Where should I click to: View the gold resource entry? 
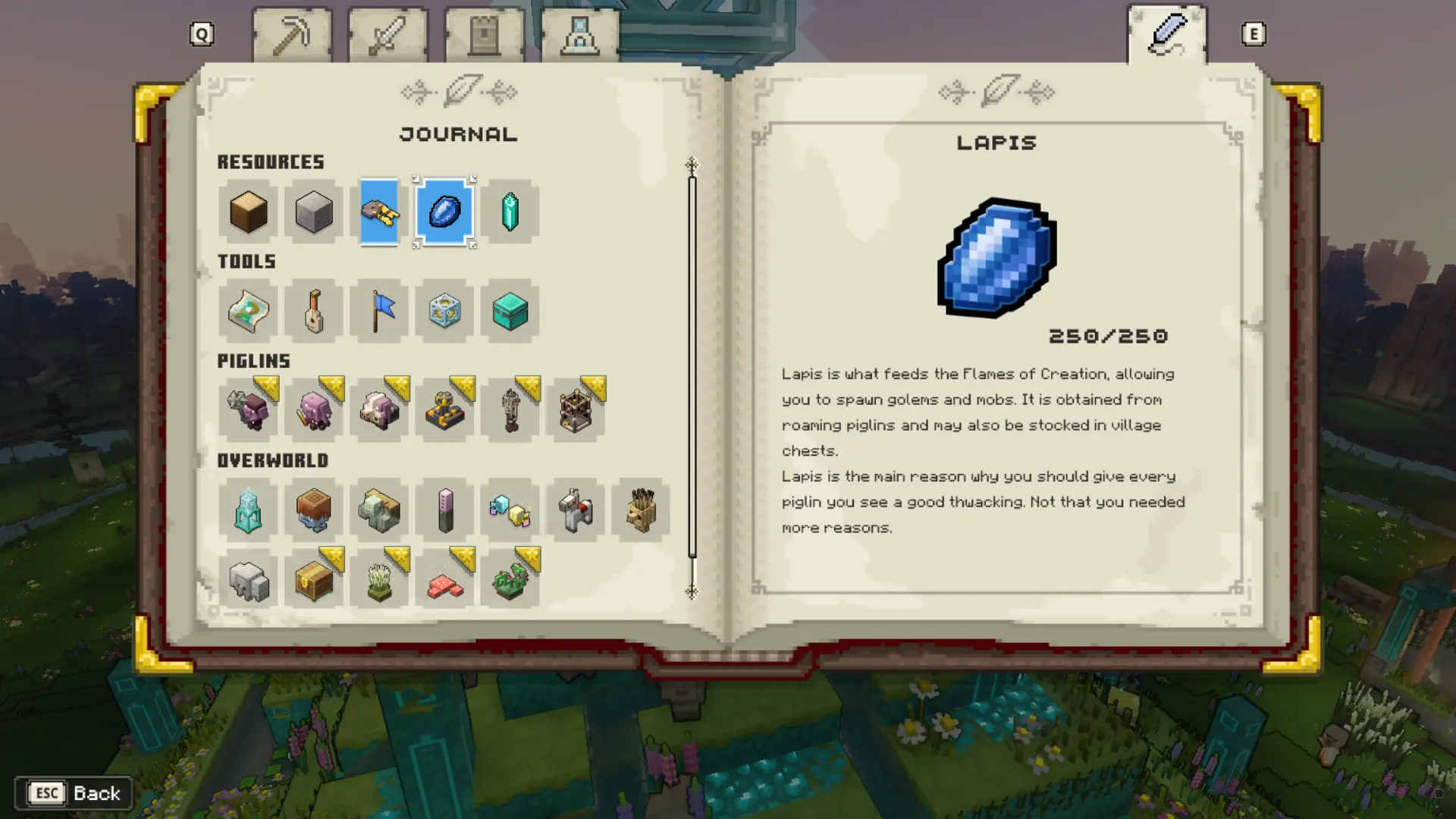pos(379,213)
